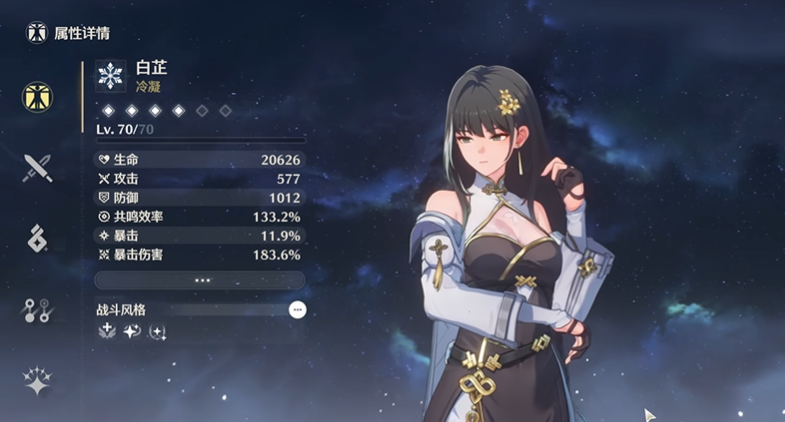
Task: Click the 共鸣效率 stat row
Action: coord(199,217)
